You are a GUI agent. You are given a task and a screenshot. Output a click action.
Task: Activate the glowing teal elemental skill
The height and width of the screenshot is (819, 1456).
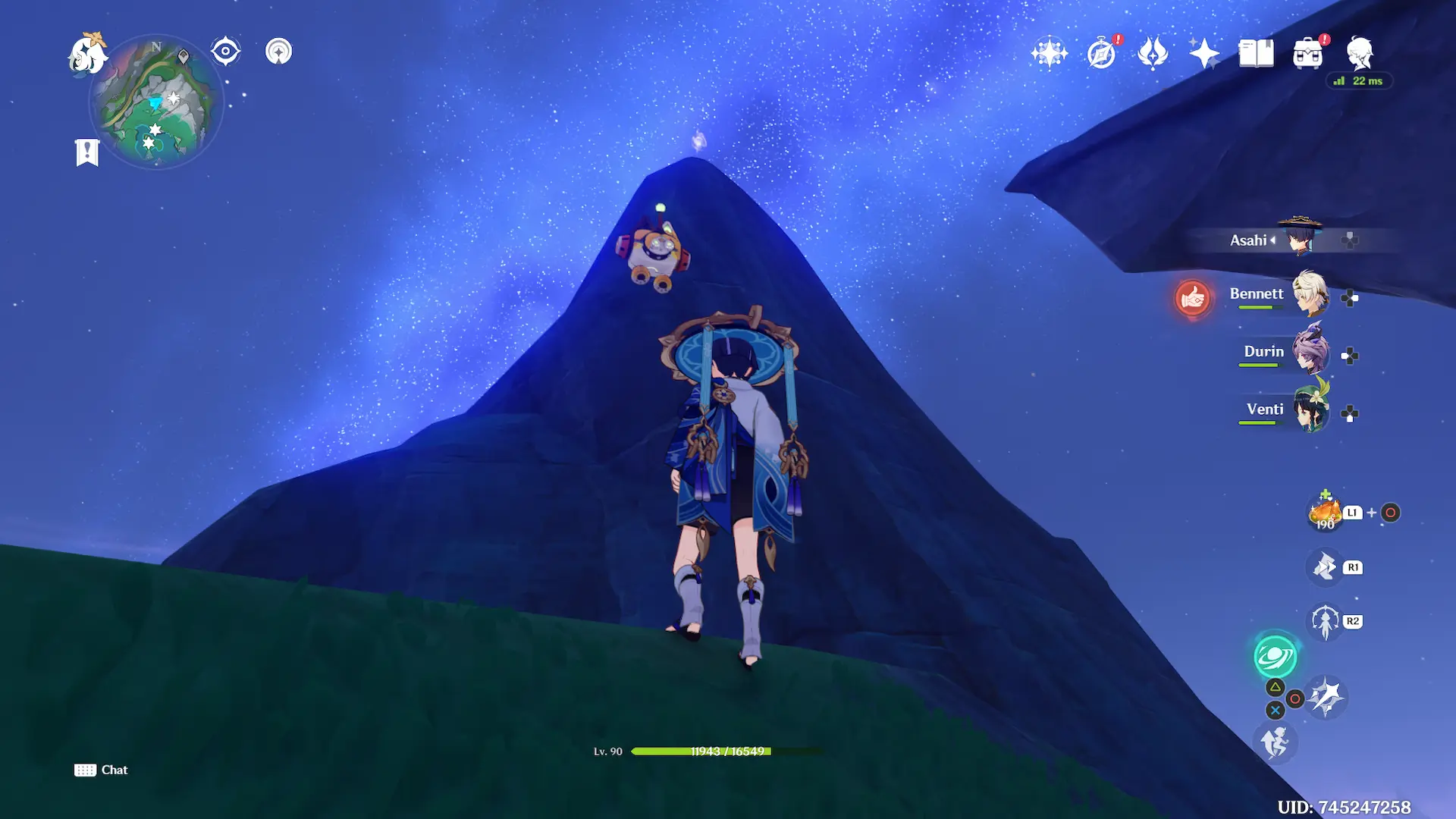[1276, 657]
